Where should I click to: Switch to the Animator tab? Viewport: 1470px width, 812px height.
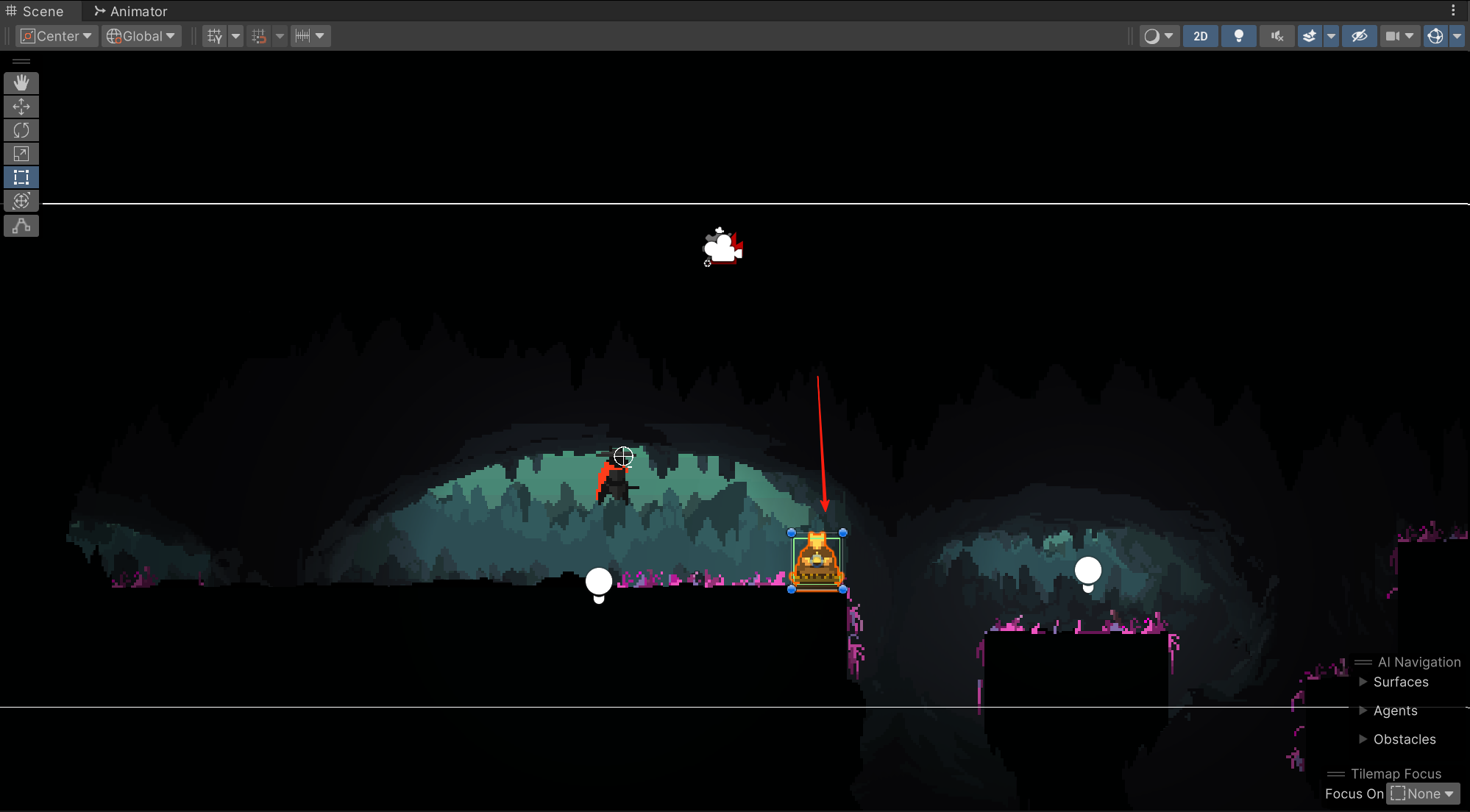(131, 11)
